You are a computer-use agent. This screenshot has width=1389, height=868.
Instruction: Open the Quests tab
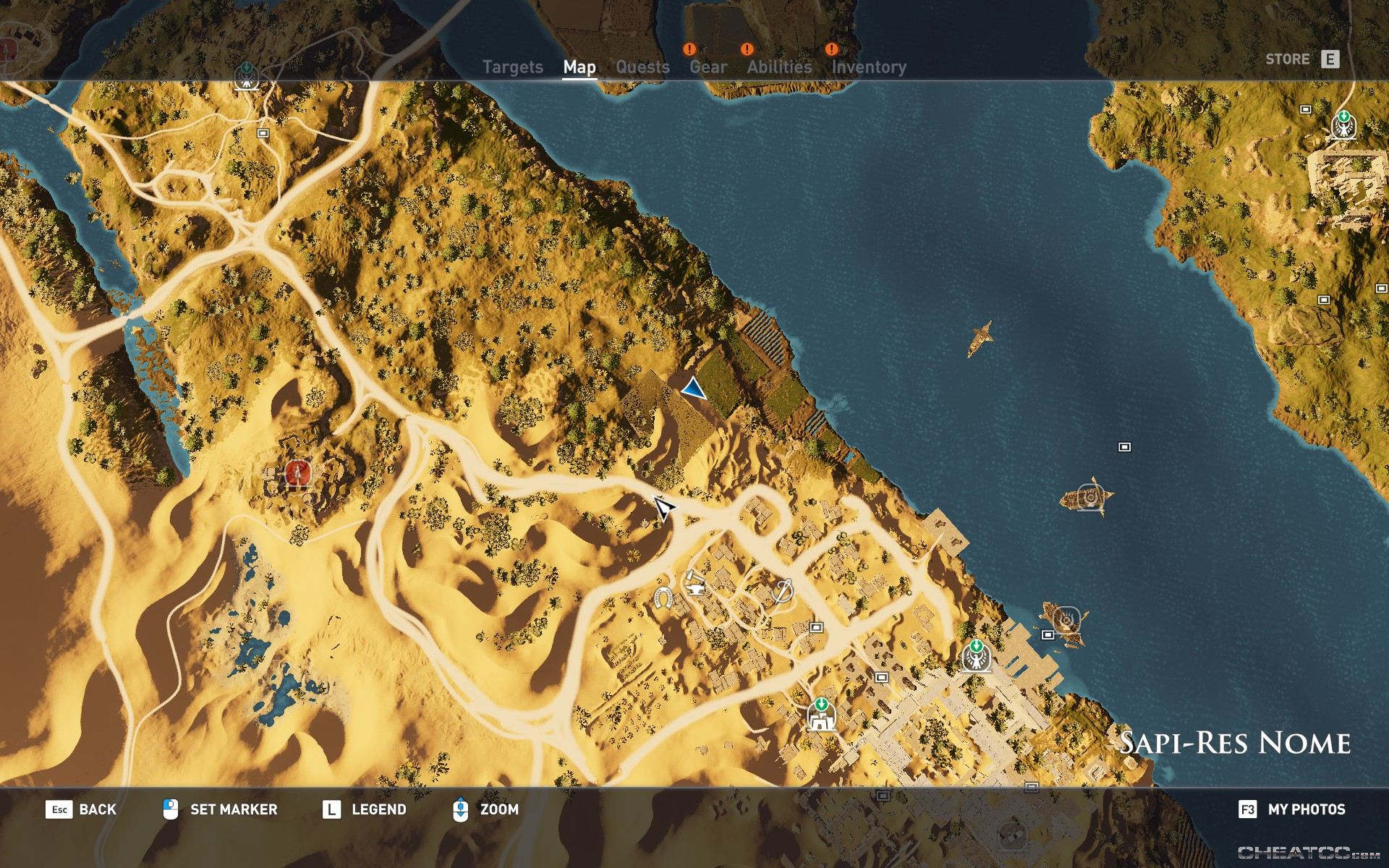point(642,67)
